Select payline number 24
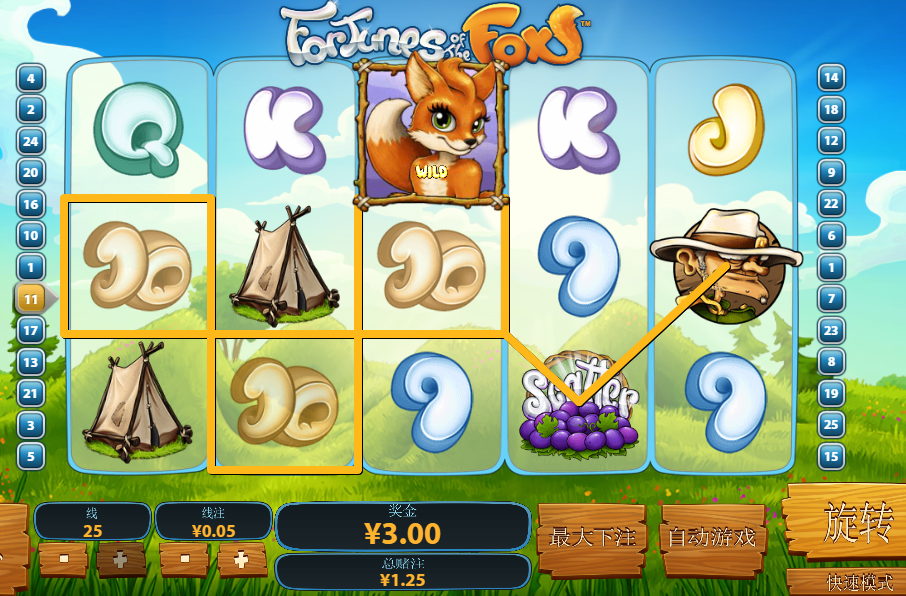Viewport: 906px width, 596px height. tap(31, 141)
